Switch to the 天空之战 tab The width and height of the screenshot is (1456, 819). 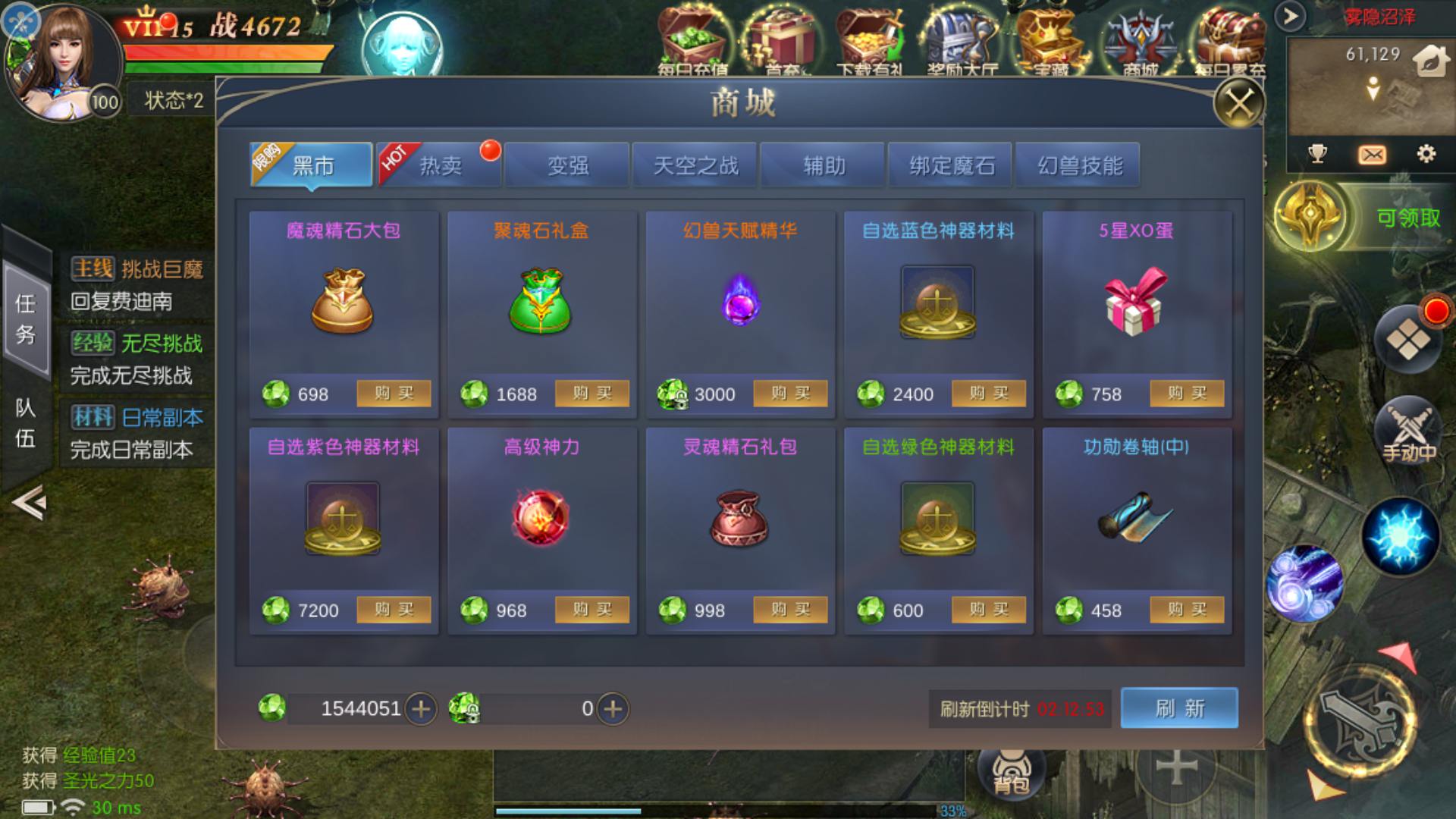pos(695,164)
